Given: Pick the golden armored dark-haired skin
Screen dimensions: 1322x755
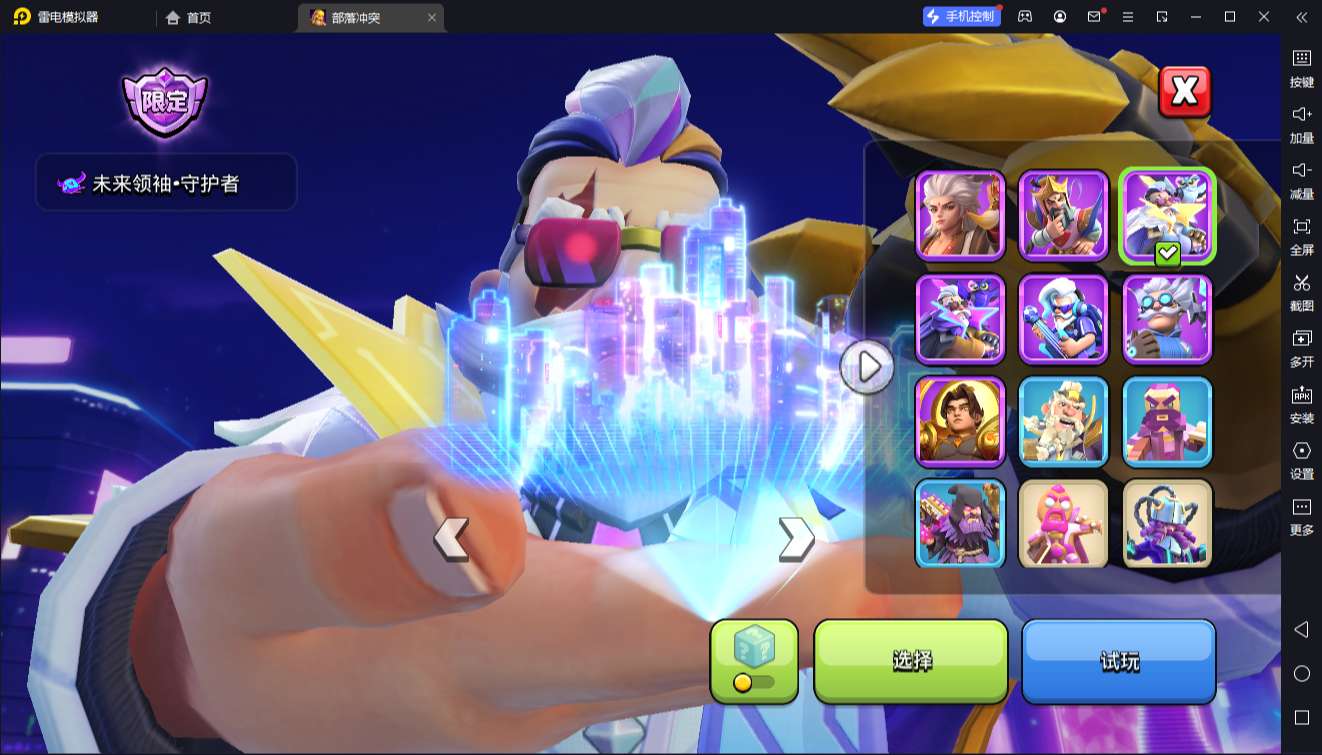Looking at the screenshot, I should coord(960,421).
